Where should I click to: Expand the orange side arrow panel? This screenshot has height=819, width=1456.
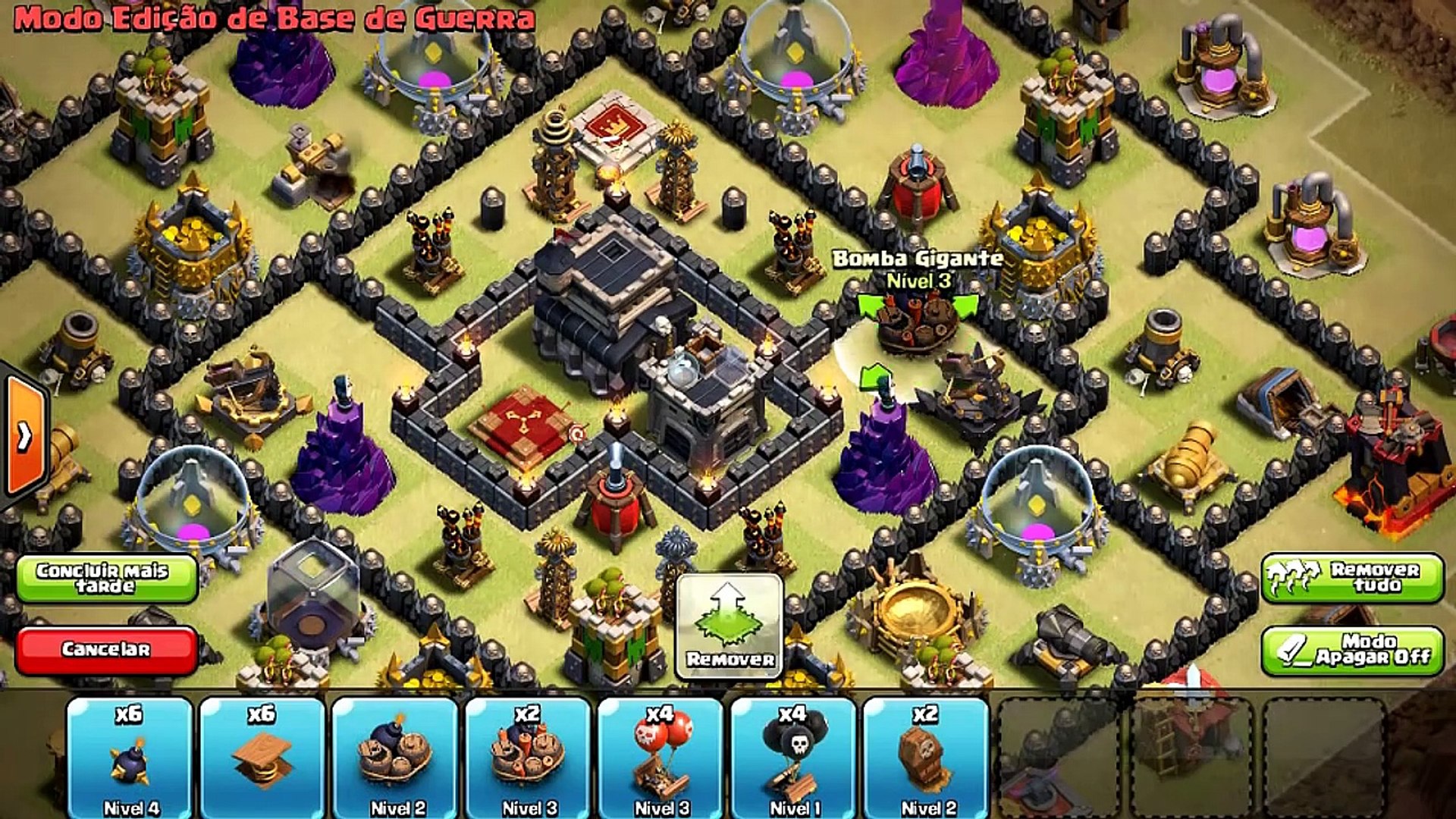click(26, 436)
